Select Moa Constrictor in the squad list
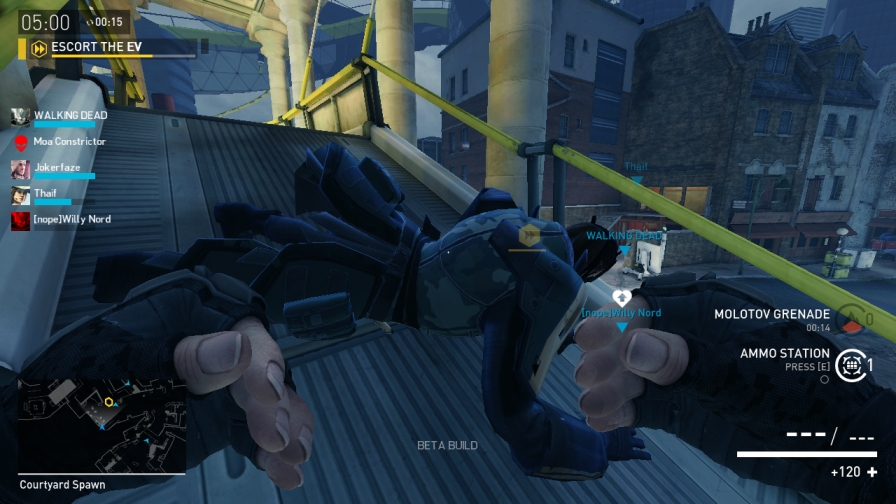Image resolution: width=896 pixels, height=504 pixels. coord(69,142)
